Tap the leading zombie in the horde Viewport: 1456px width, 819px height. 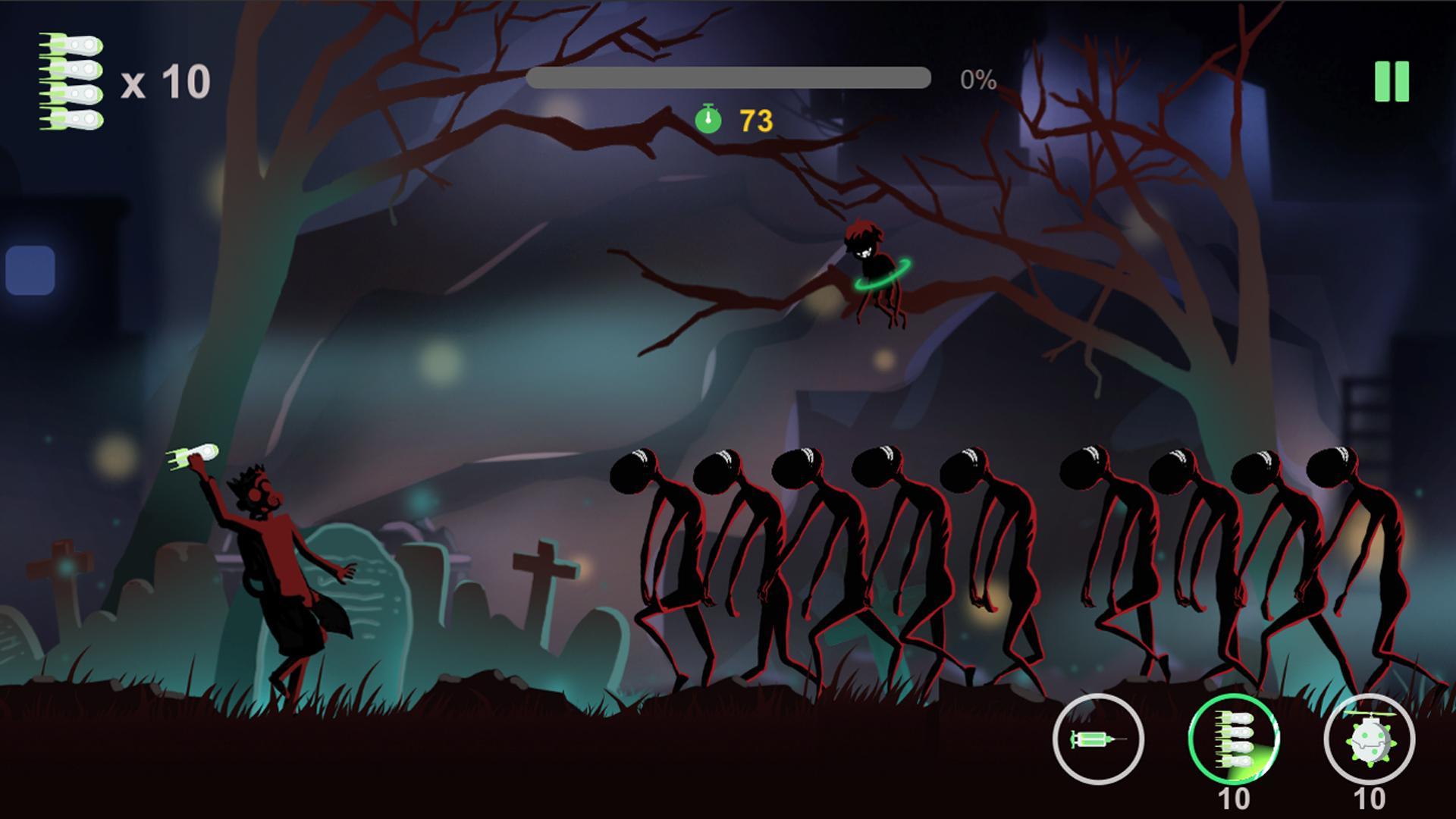coord(652,561)
